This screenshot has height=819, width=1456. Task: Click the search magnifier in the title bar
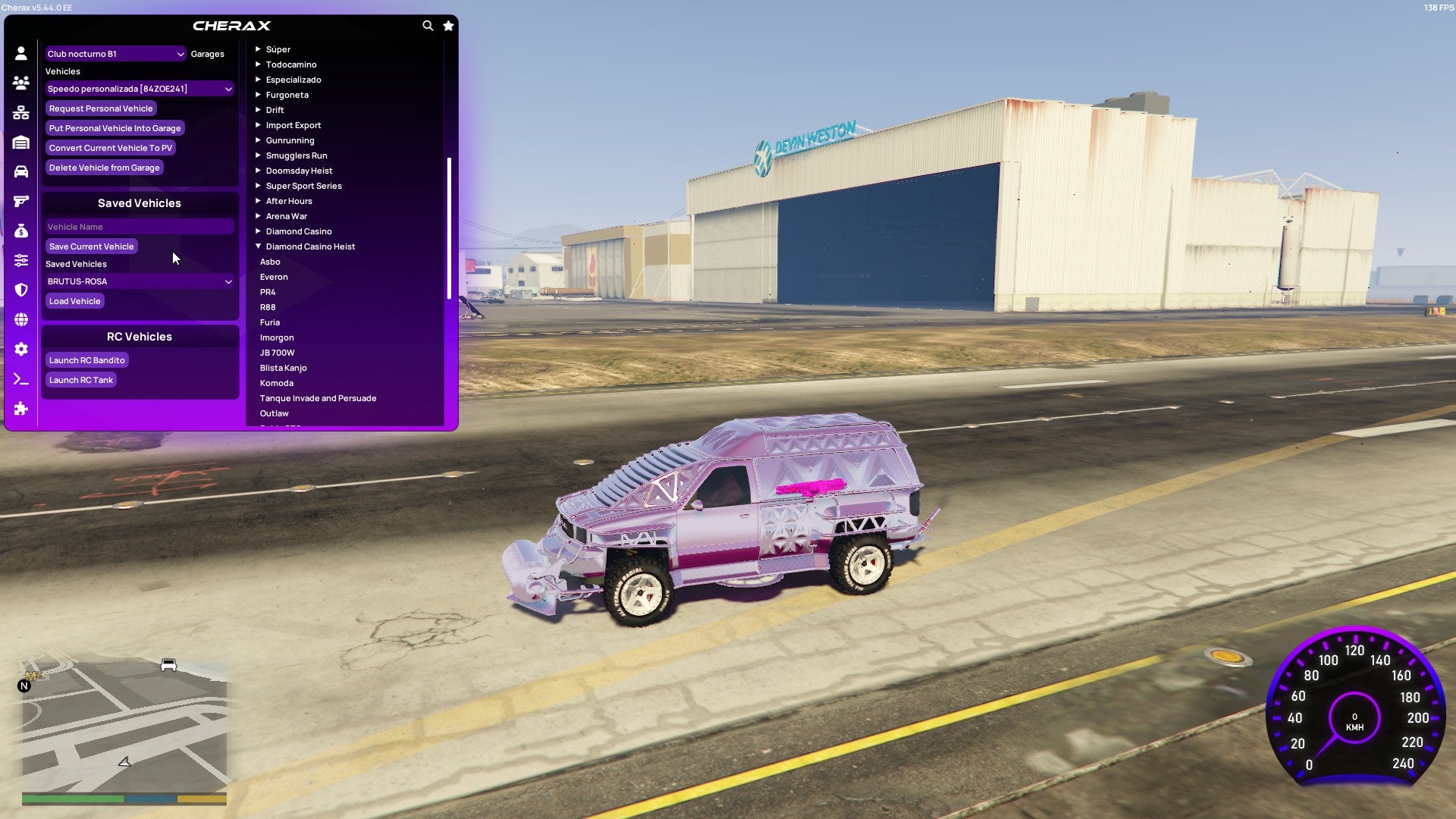tap(427, 25)
